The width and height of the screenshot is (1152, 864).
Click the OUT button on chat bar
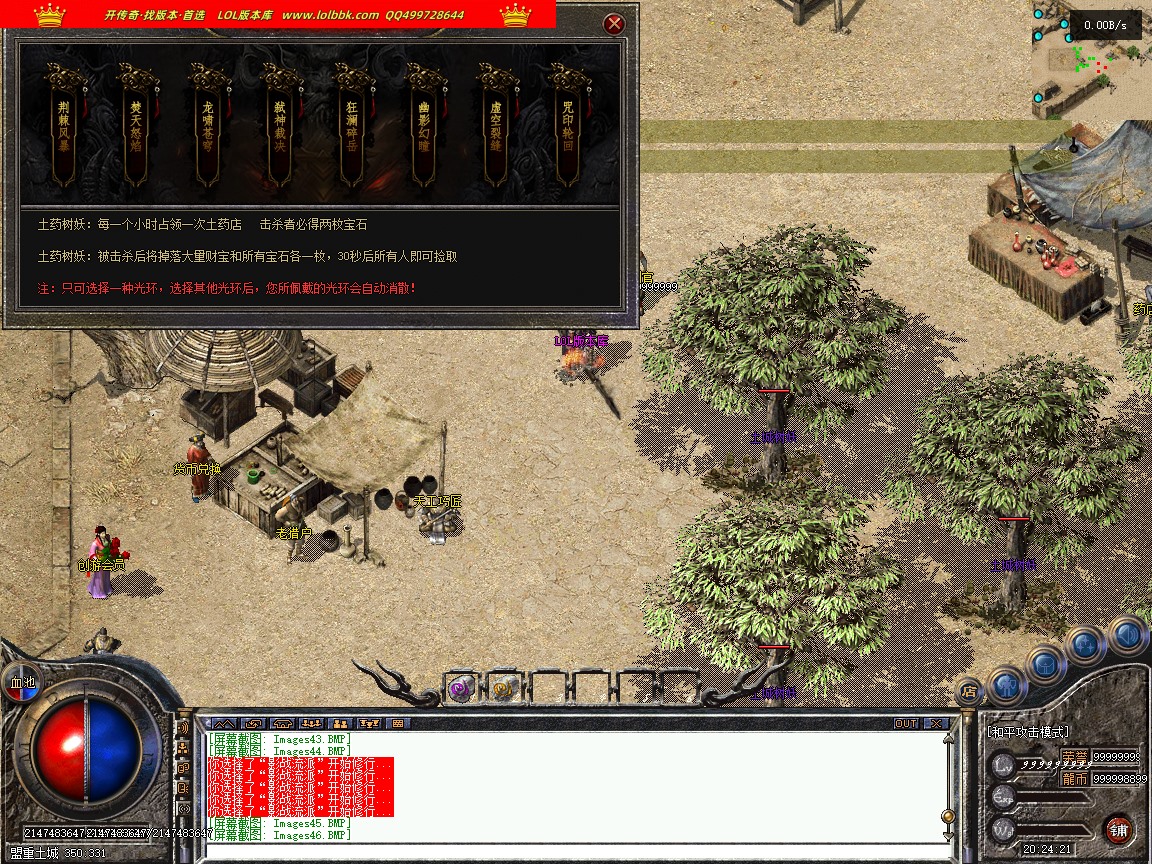pyautogui.click(x=906, y=723)
